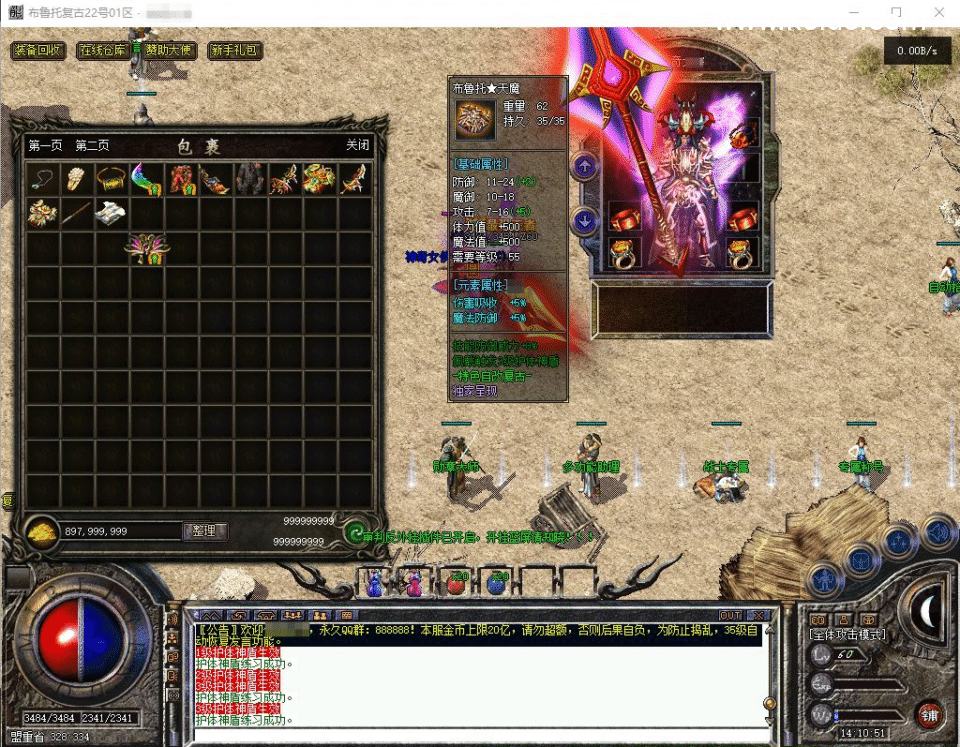Pick the rainbow curved blade item

coord(146,180)
